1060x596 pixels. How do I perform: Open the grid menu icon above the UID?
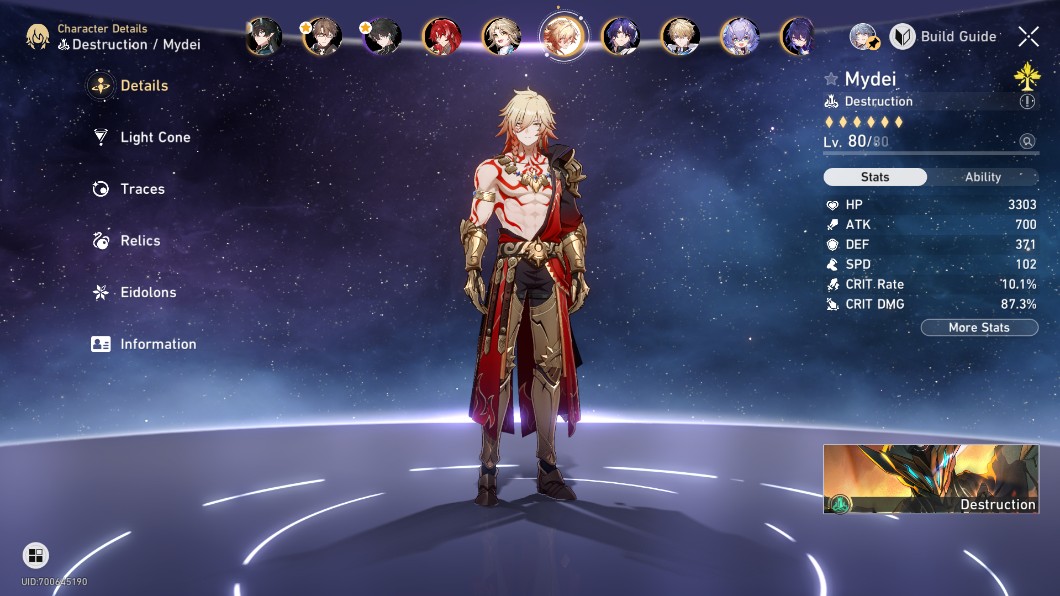tap(35, 556)
